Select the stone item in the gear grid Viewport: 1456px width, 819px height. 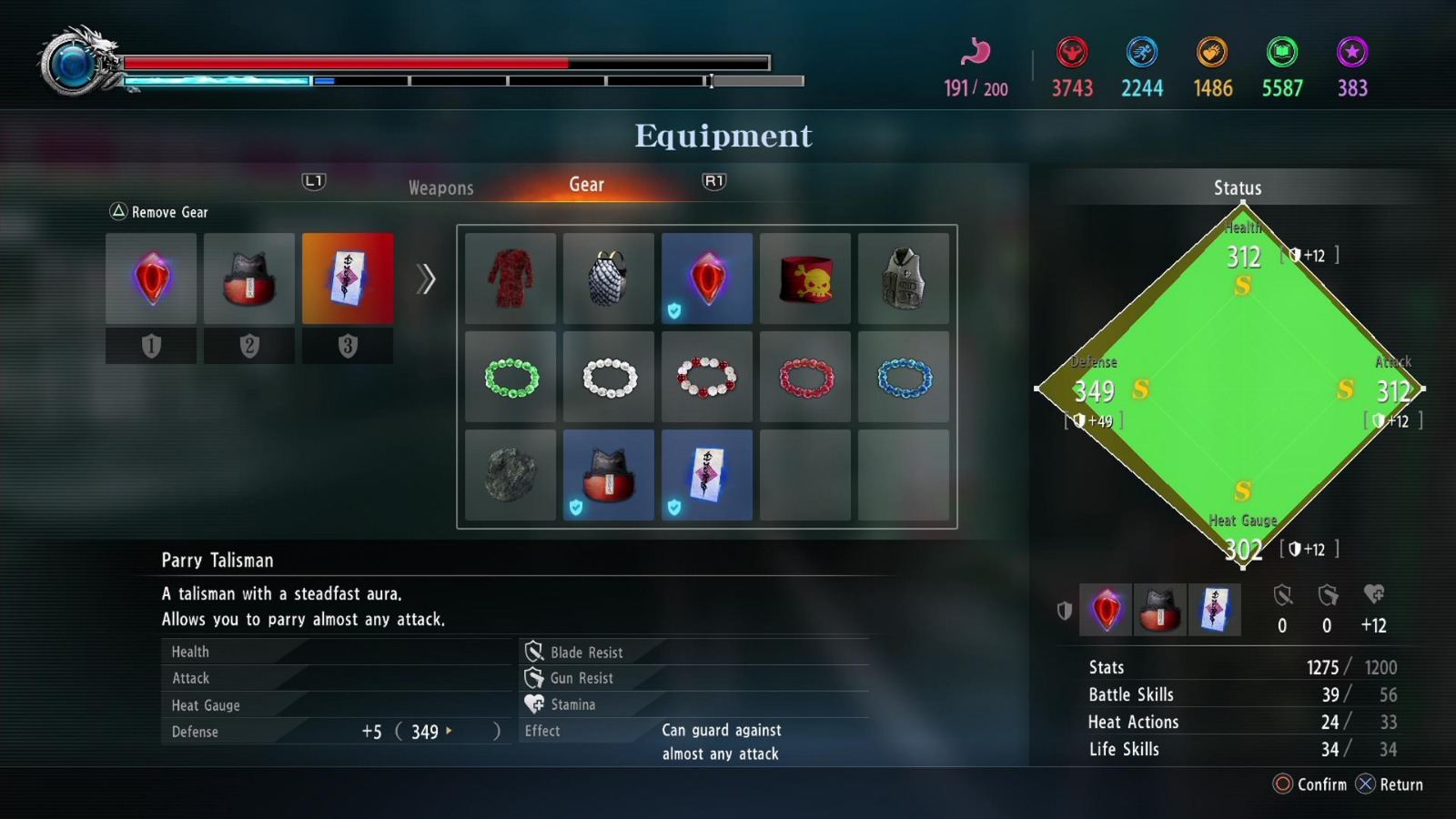510,474
